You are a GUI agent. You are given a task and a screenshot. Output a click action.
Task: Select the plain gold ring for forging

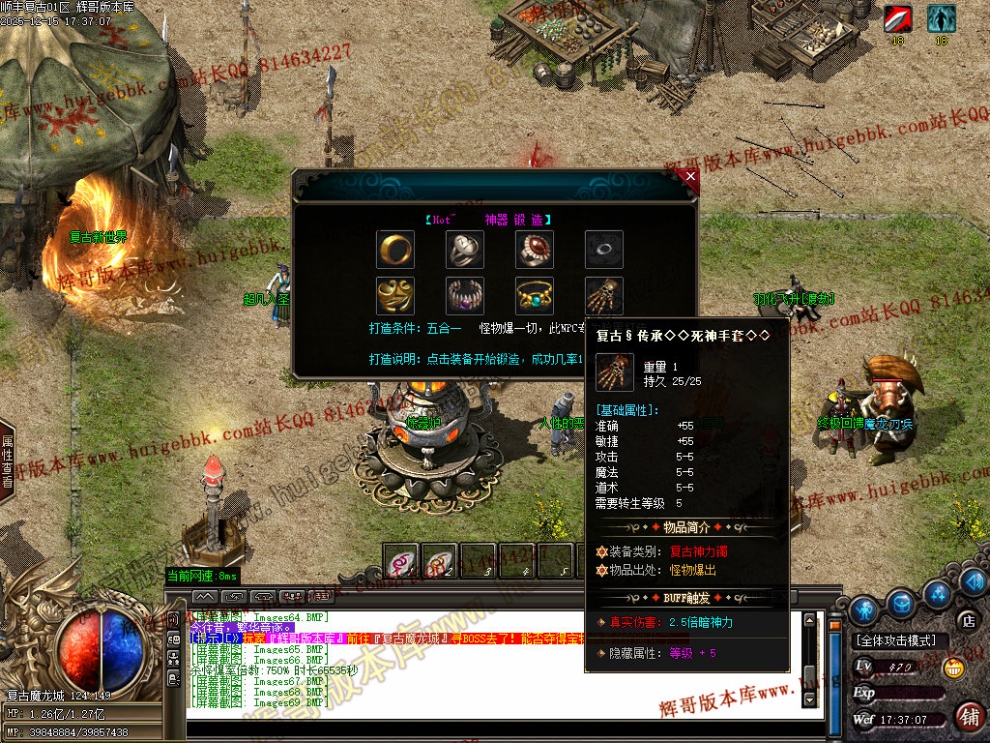click(x=395, y=249)
